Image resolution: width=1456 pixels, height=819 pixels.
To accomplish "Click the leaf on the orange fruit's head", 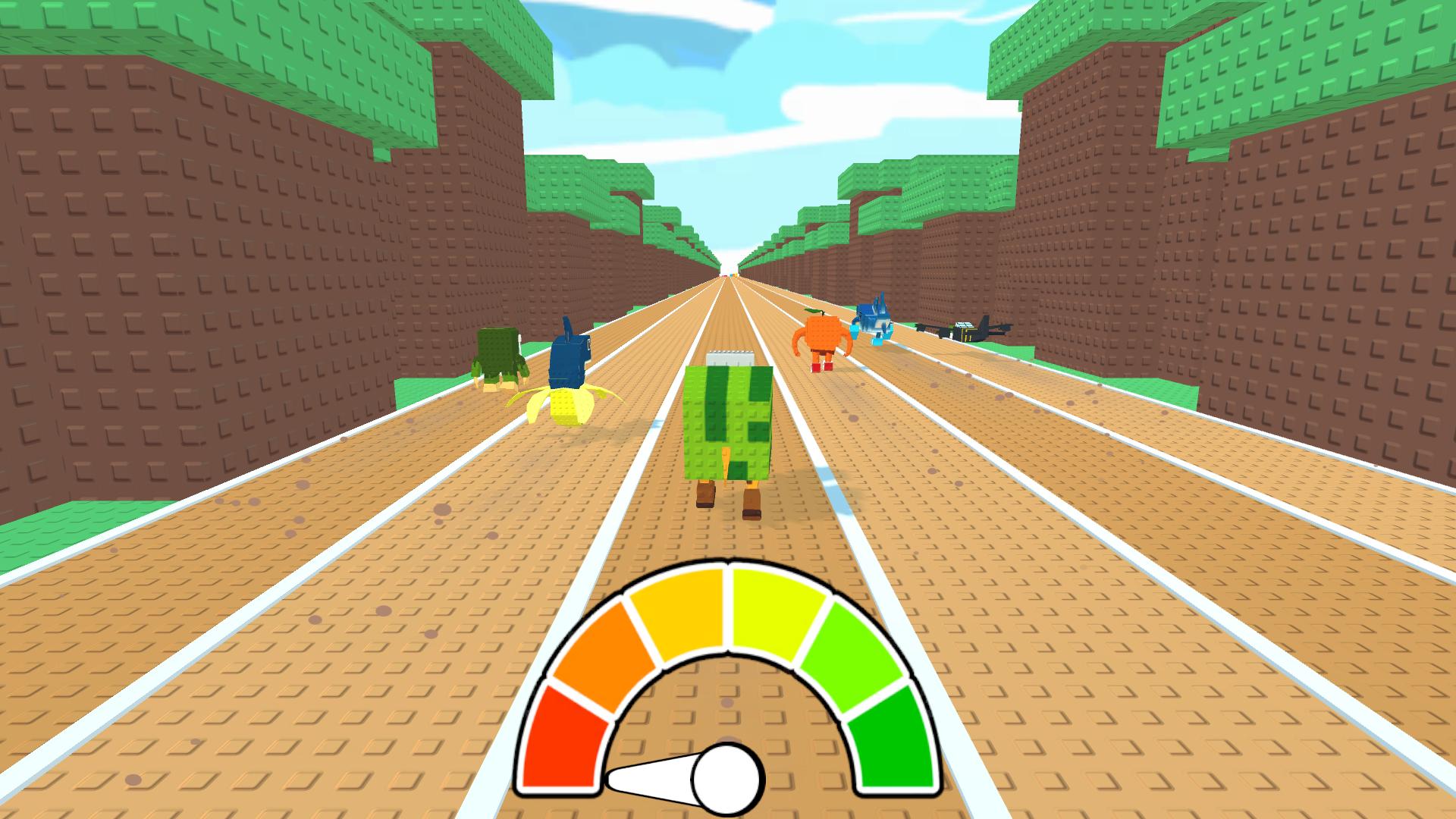I will 813,312.
